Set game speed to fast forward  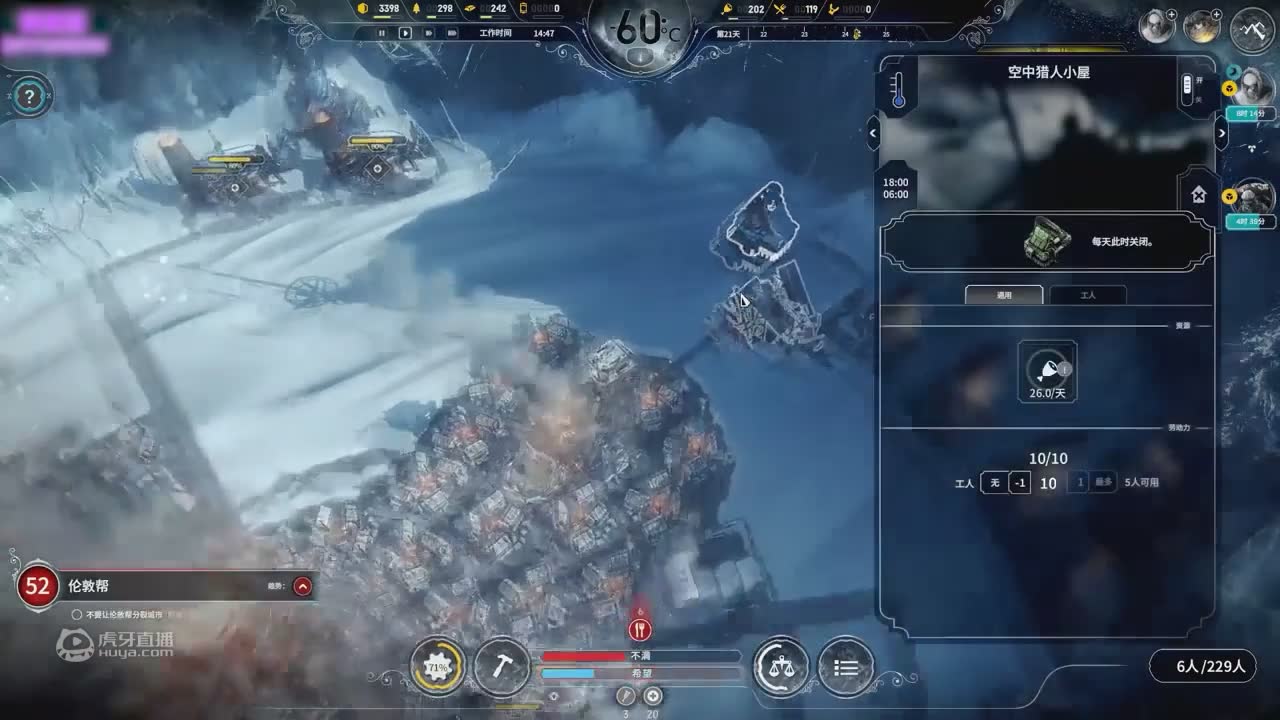429,33
